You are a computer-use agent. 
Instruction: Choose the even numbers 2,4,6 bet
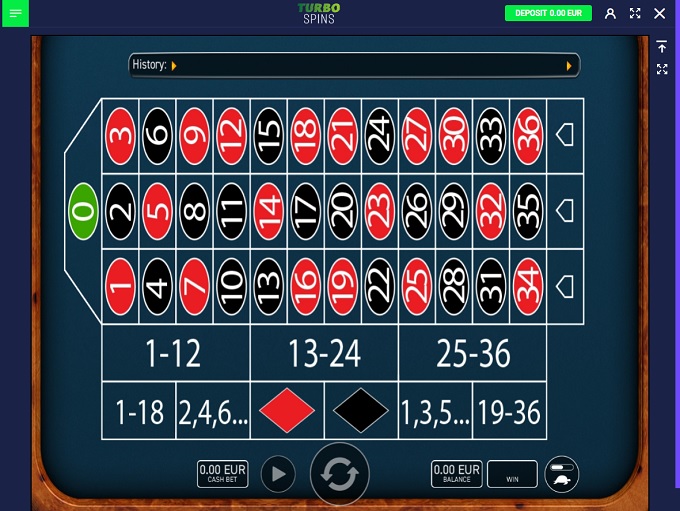click(x=212, y=411)
